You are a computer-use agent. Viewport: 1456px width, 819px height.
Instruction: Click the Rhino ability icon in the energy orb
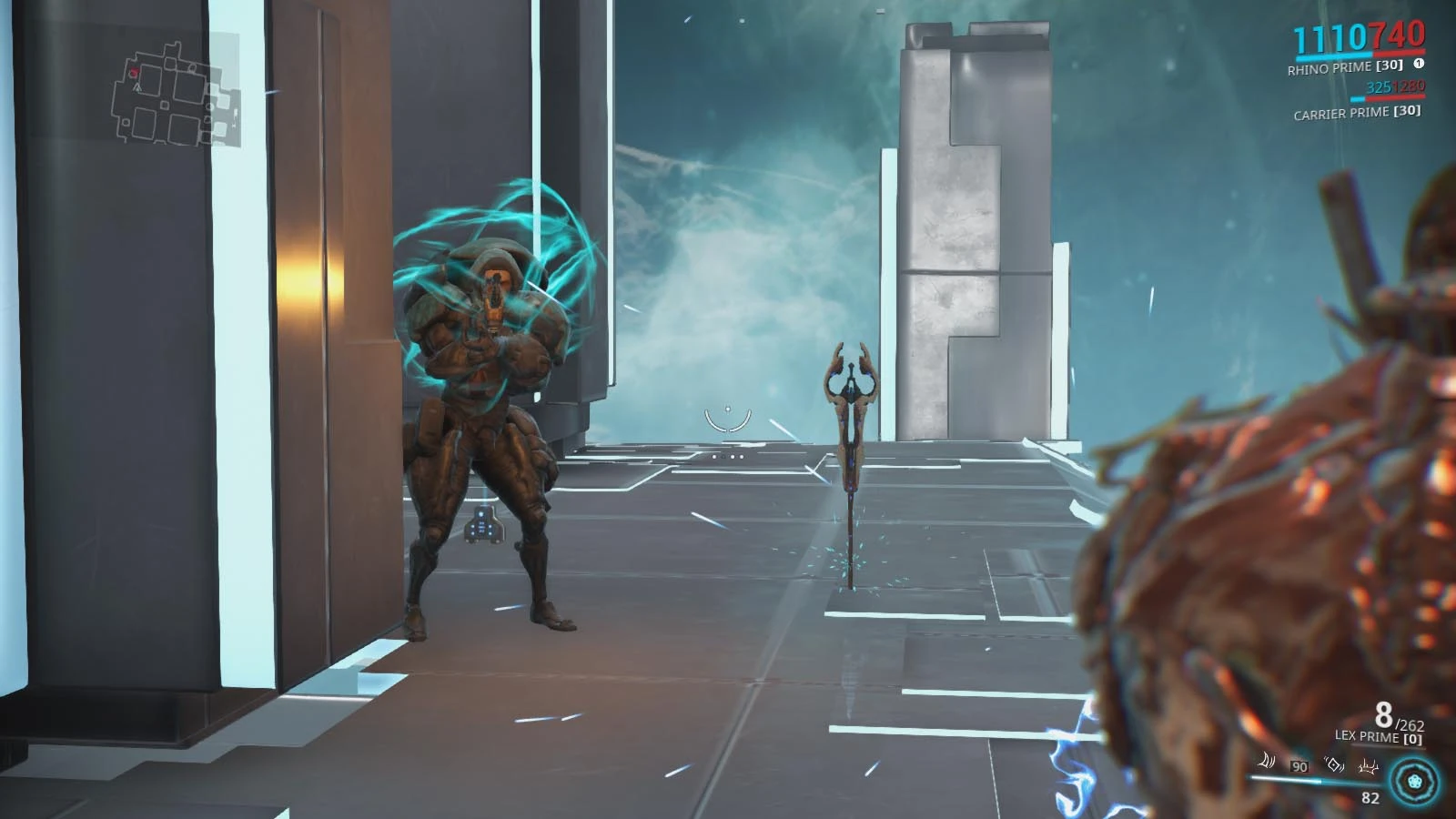(1413, 781)
